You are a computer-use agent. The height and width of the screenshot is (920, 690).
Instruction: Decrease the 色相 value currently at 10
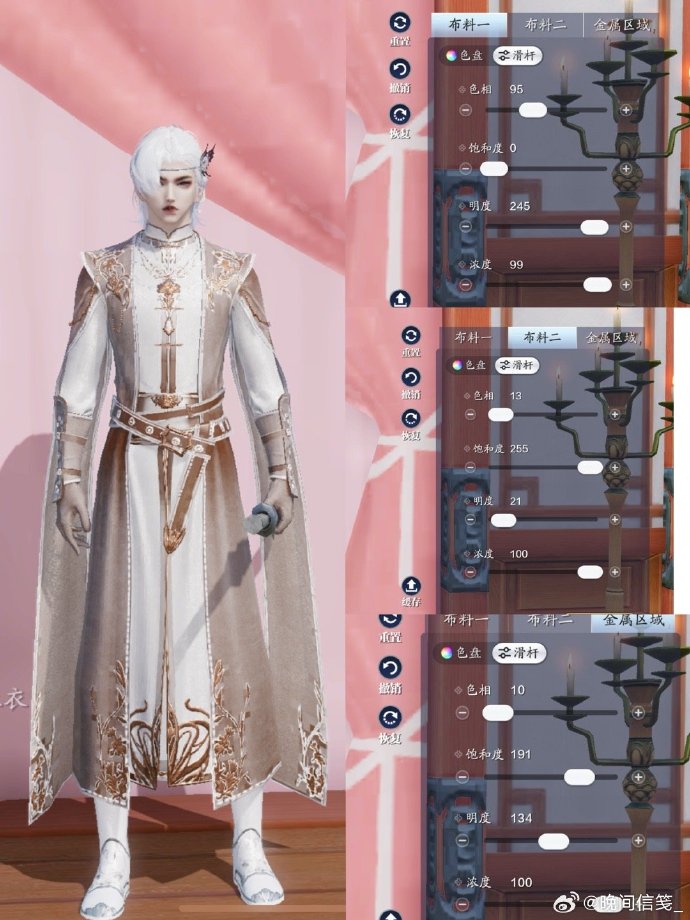click(x=464, y=712)
